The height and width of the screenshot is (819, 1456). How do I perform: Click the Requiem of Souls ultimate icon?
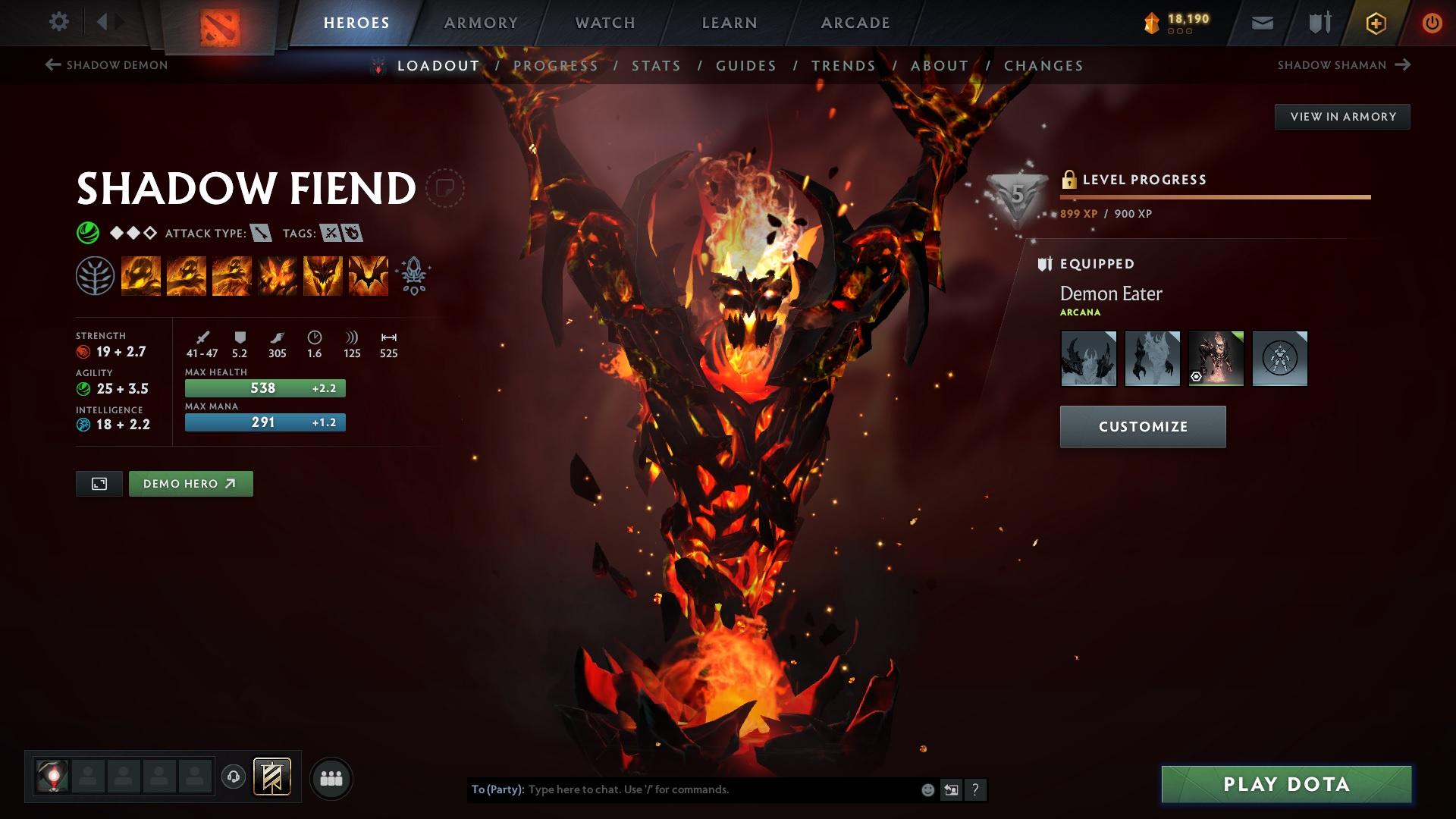369,275
